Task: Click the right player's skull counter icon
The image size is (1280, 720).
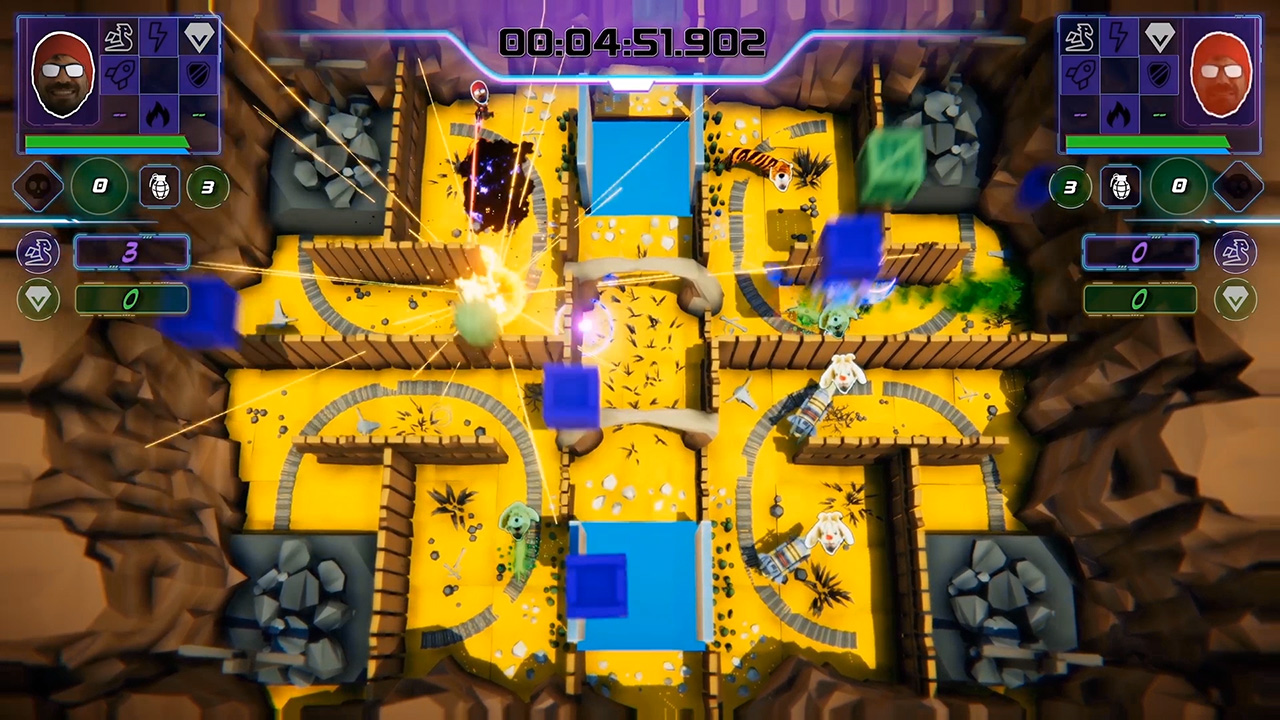Action: coord(1242,186)
